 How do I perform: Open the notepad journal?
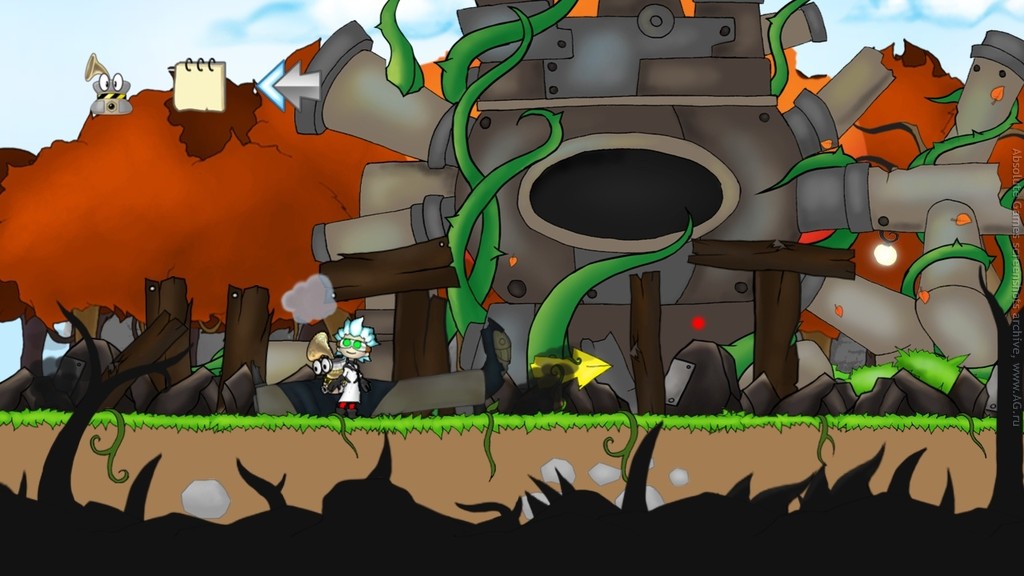pyautogui.click(x=199, y=86)
